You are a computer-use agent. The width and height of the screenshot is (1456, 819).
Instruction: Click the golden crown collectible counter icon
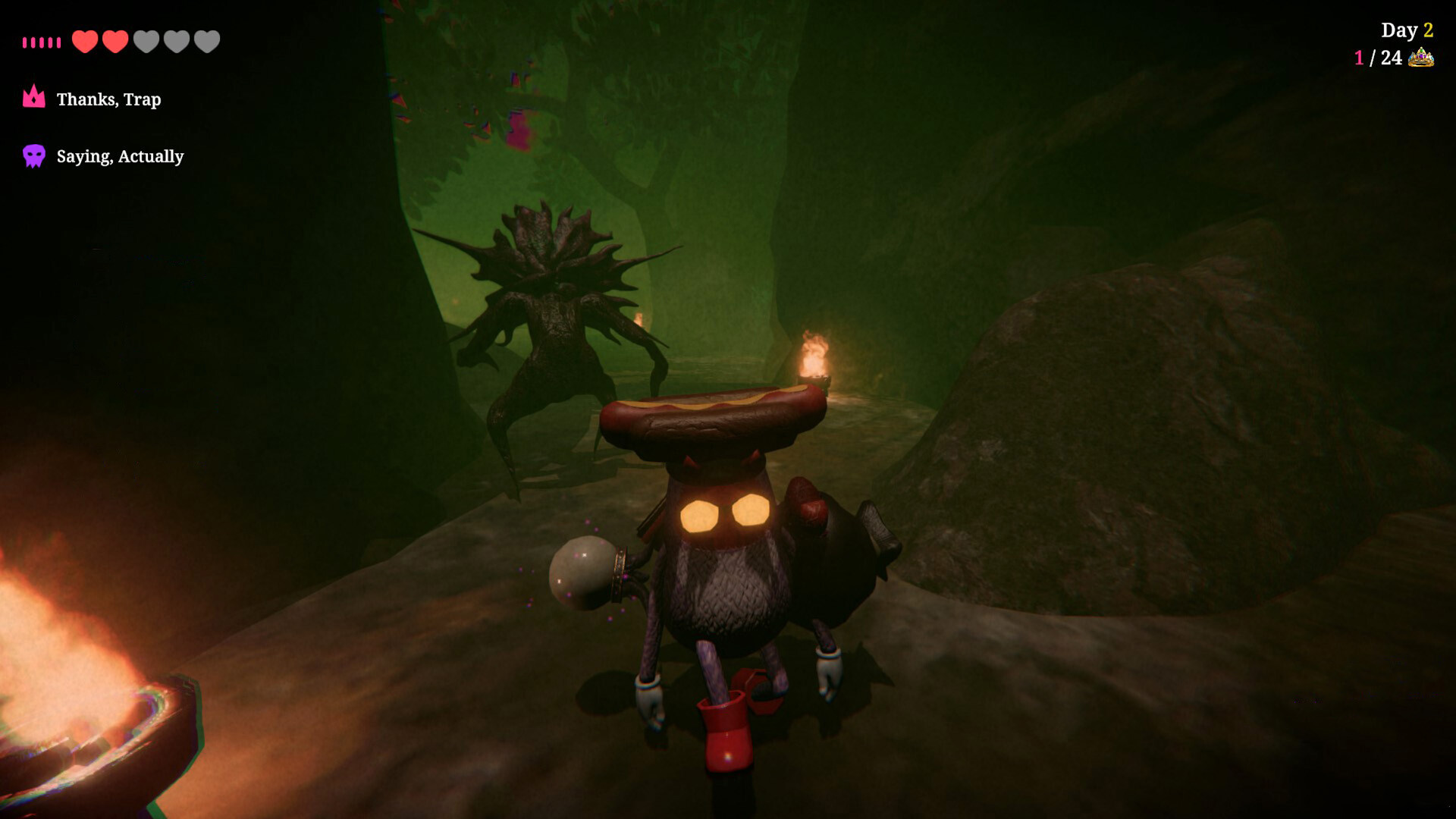click(x=1421, y=58)
